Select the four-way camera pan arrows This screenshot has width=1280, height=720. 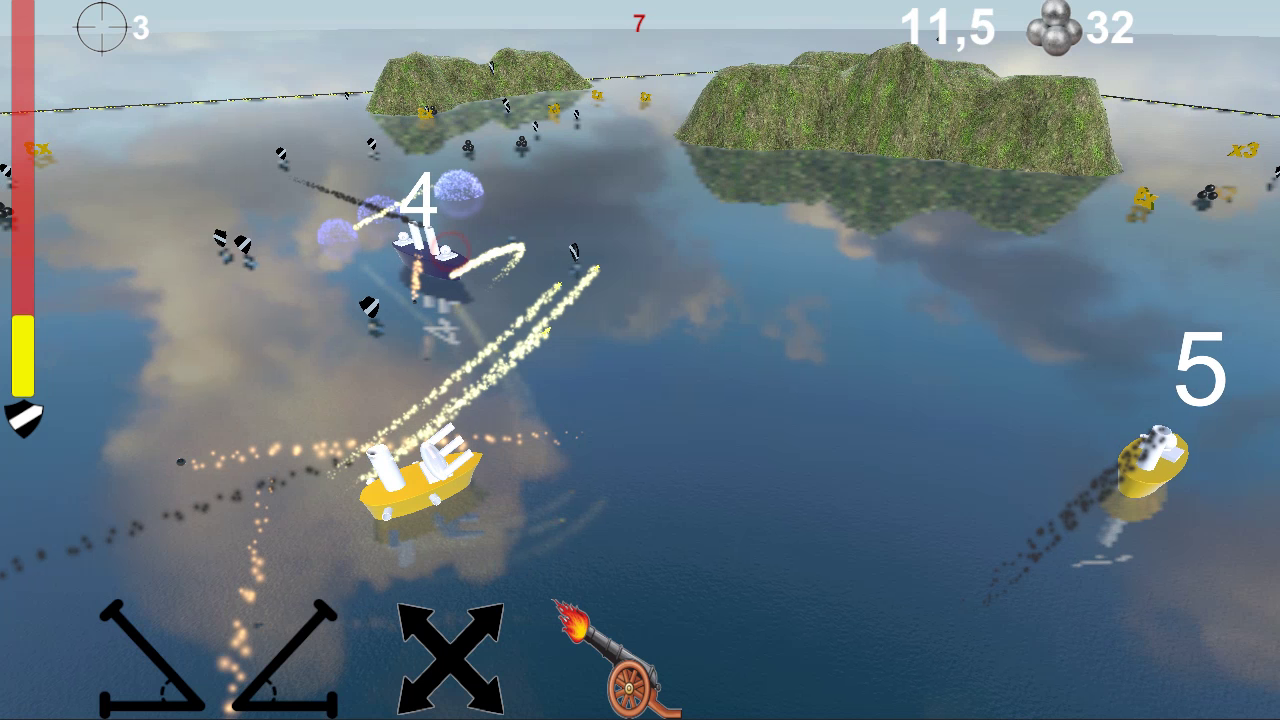449,655
